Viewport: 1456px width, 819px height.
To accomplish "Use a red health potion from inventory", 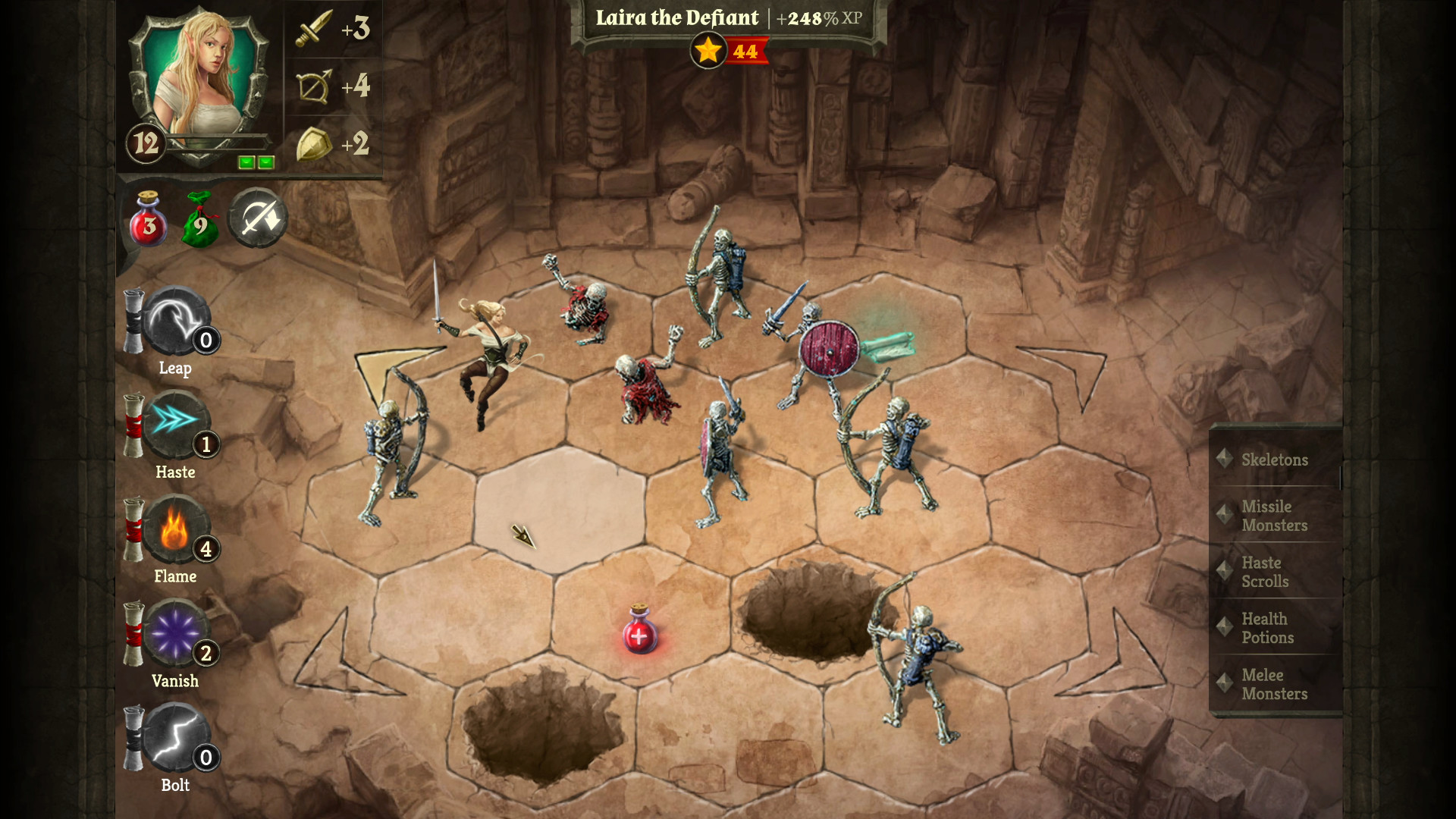I will pos(149,220).
